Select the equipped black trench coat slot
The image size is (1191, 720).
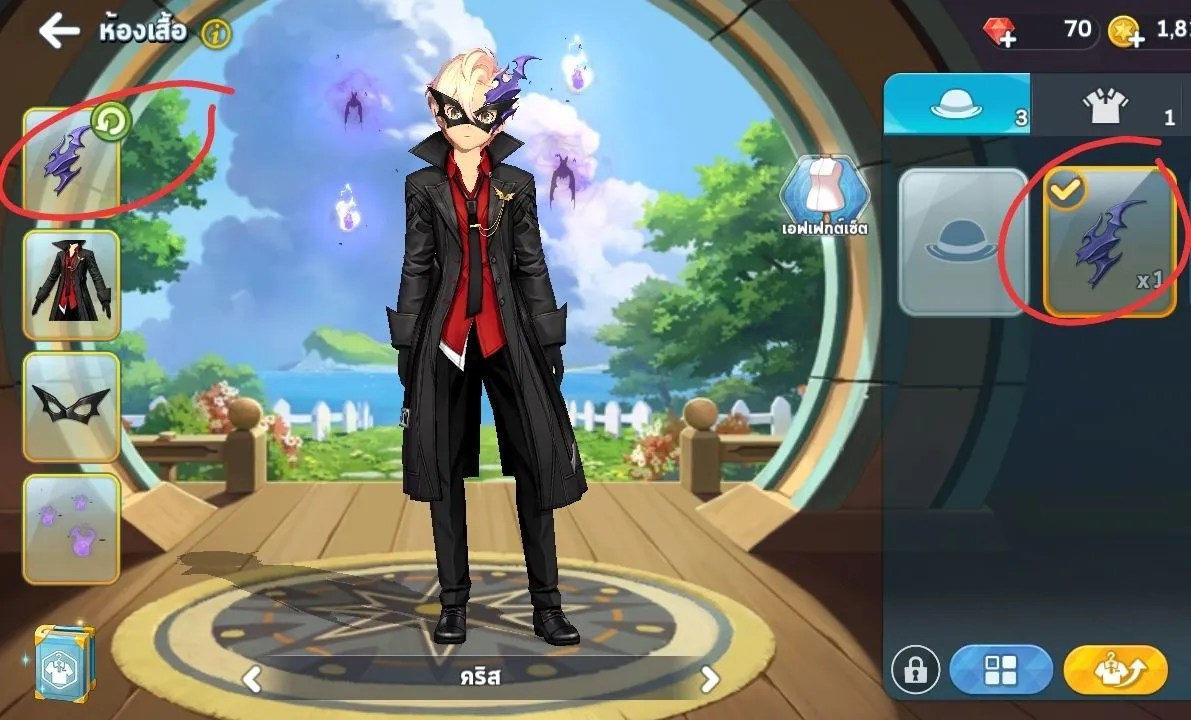(71, 285)
